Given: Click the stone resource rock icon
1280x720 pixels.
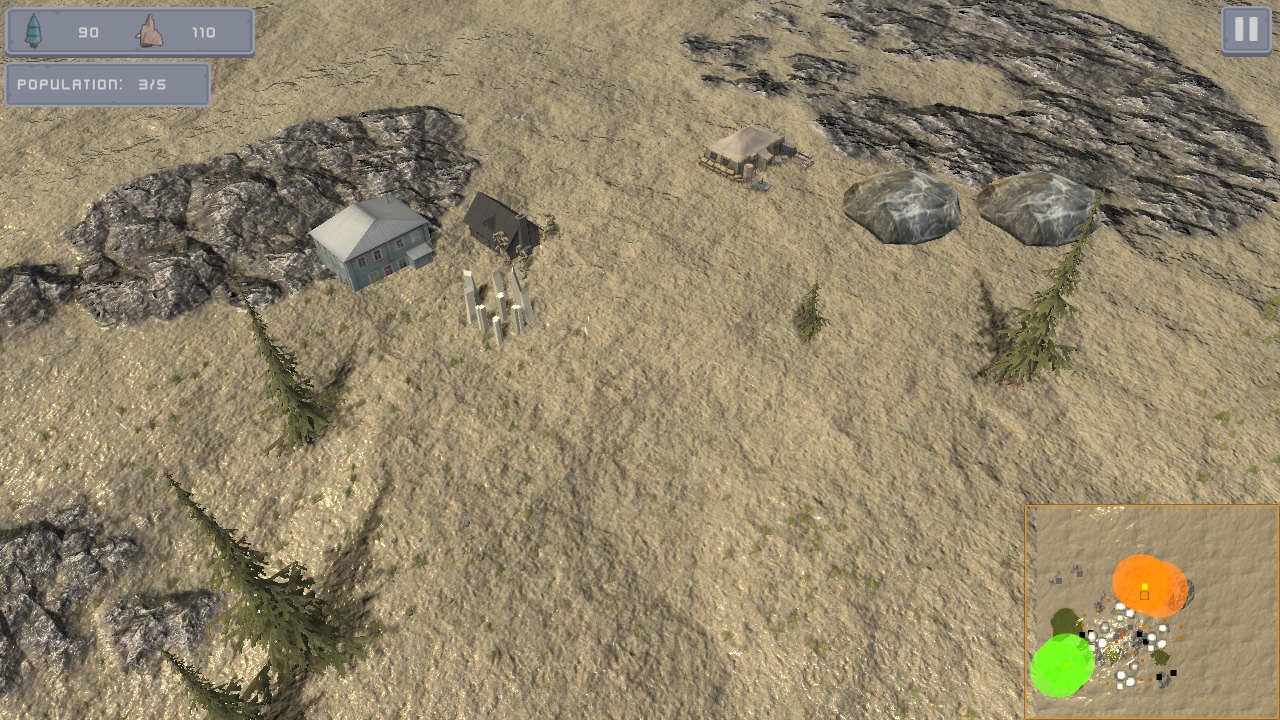Looking at the screenshot, I should (148, 31).
